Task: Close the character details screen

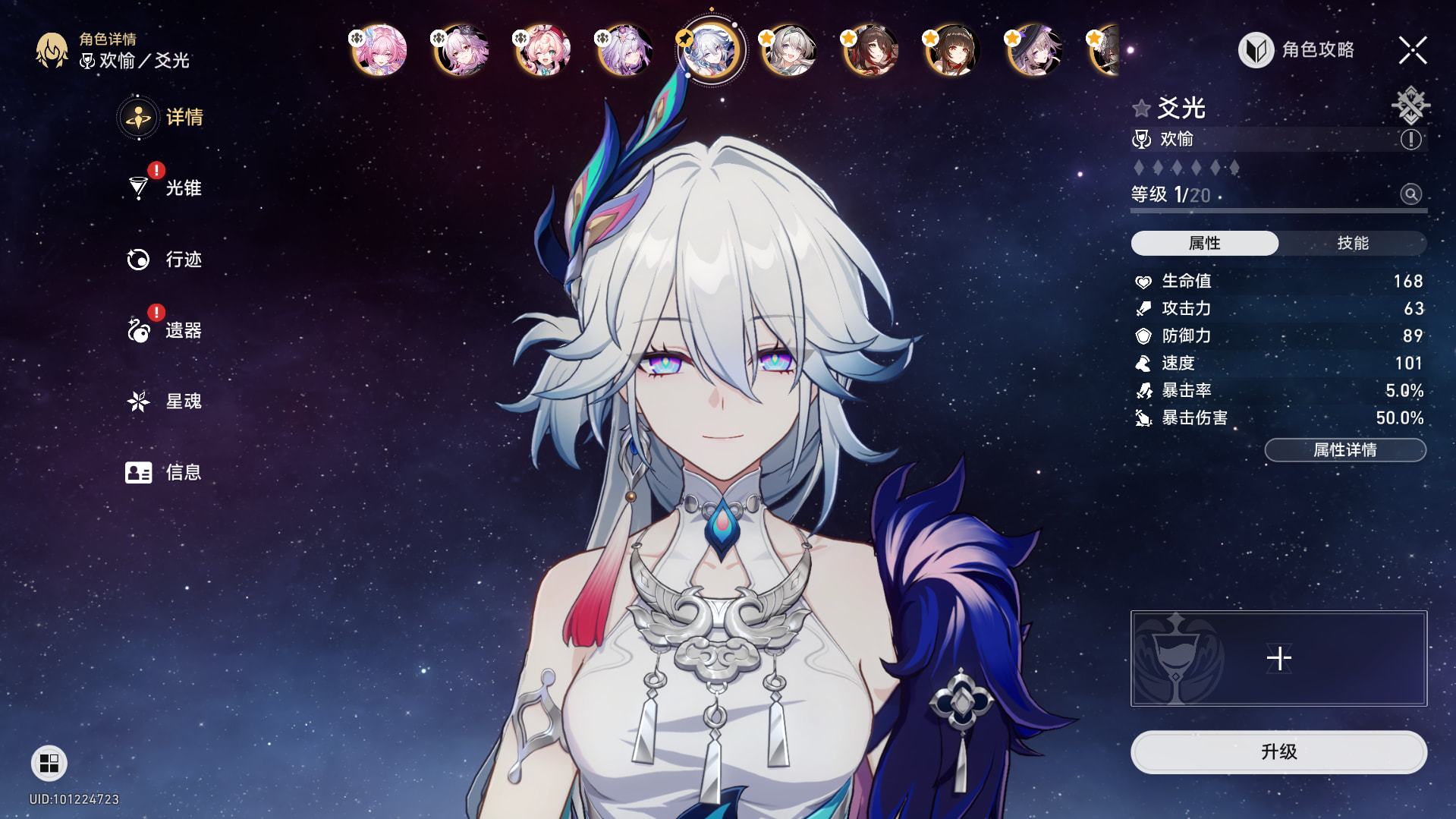Action: point(1412,51)
